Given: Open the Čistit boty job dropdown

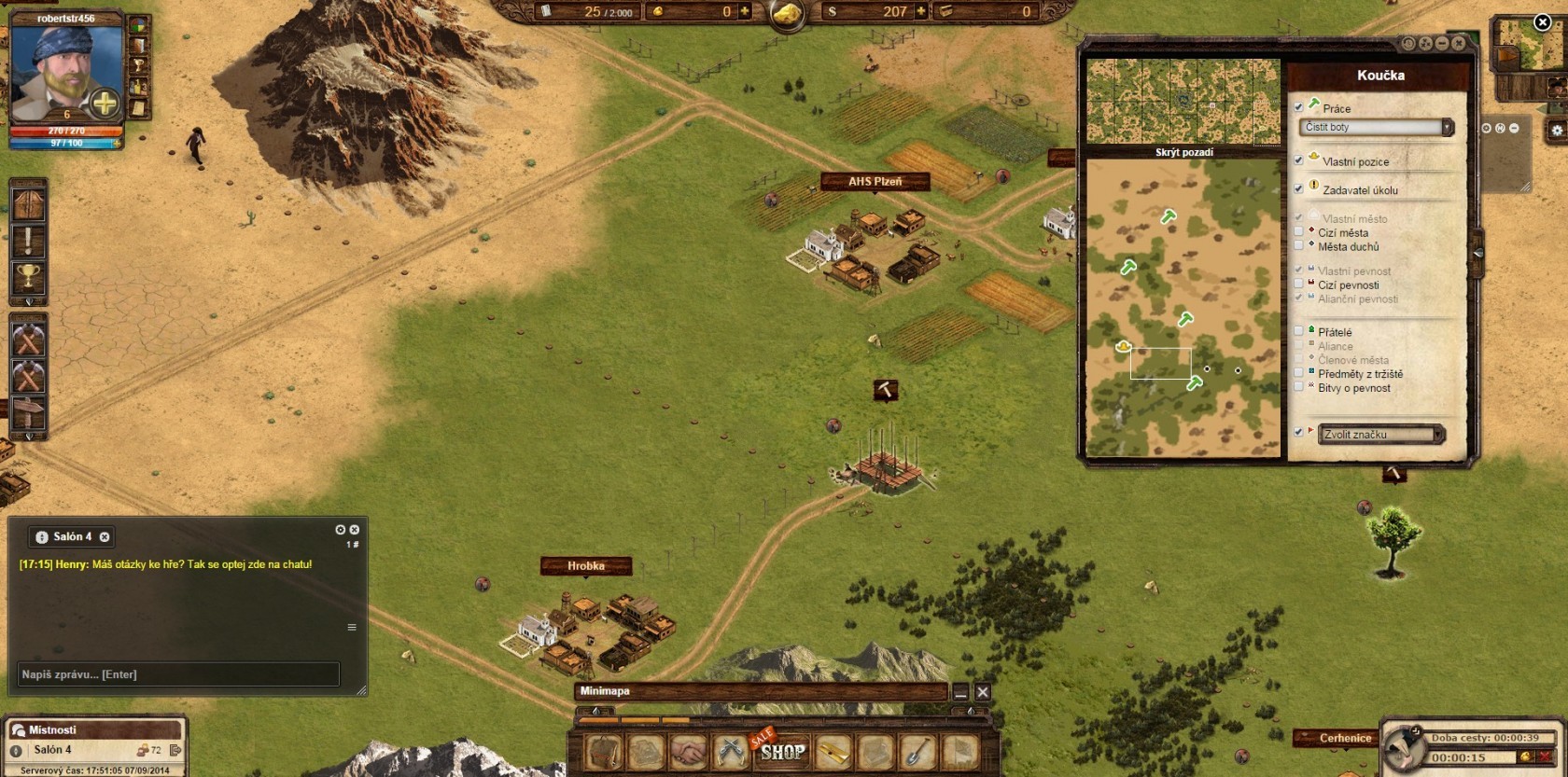Looking at the screenshot, I should tap(1377, 127).
